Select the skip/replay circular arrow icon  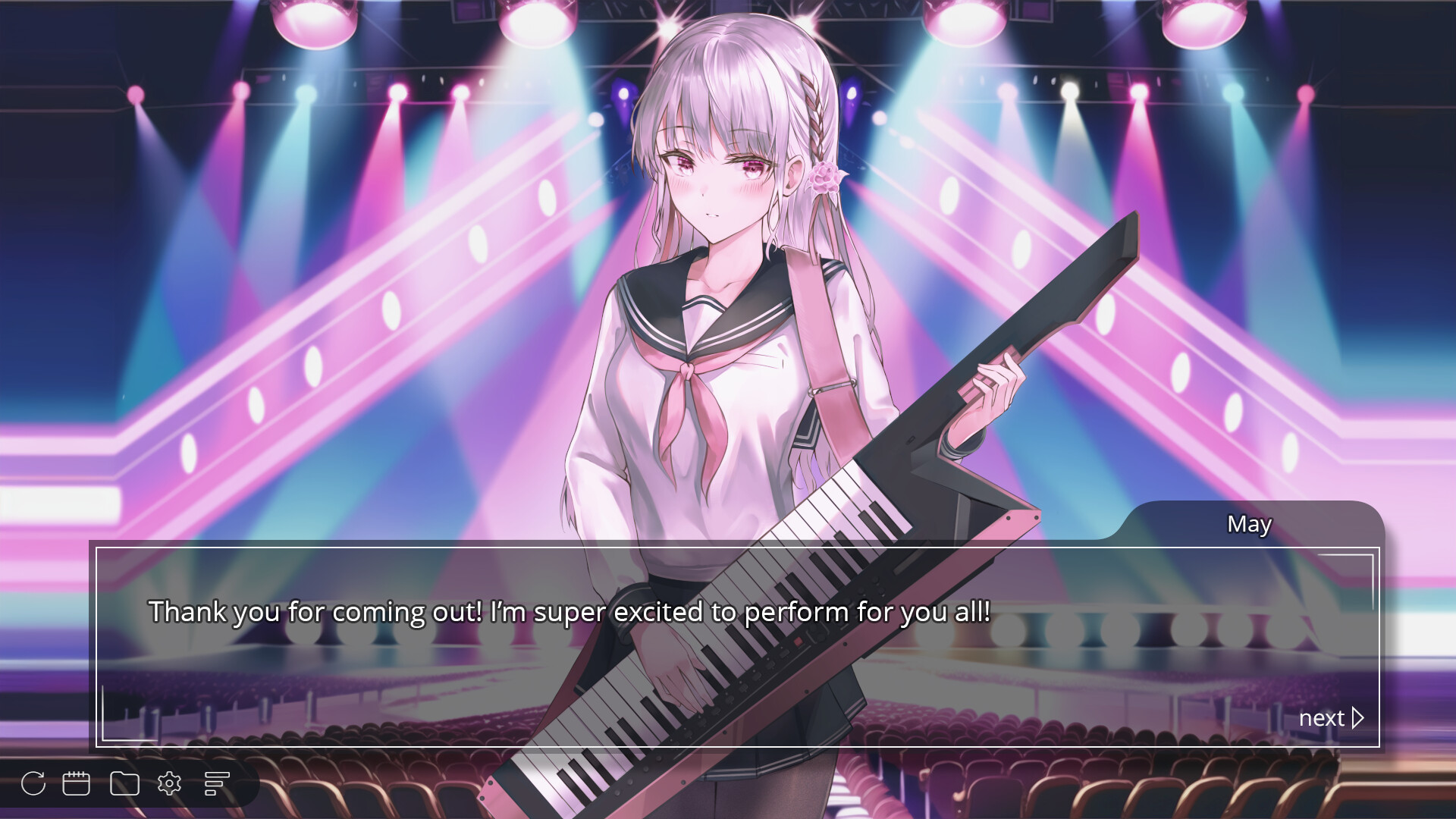(33, 783)
